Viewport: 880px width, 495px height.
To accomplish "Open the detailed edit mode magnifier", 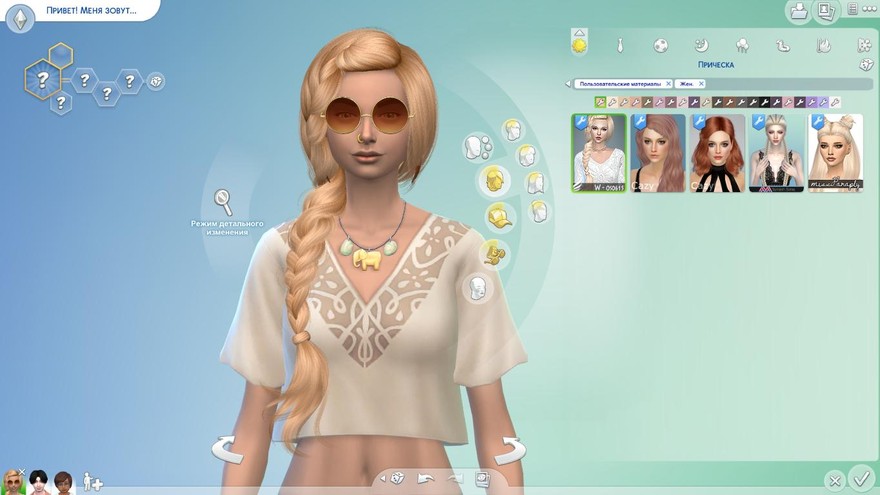I will click(x=224, y=202).
